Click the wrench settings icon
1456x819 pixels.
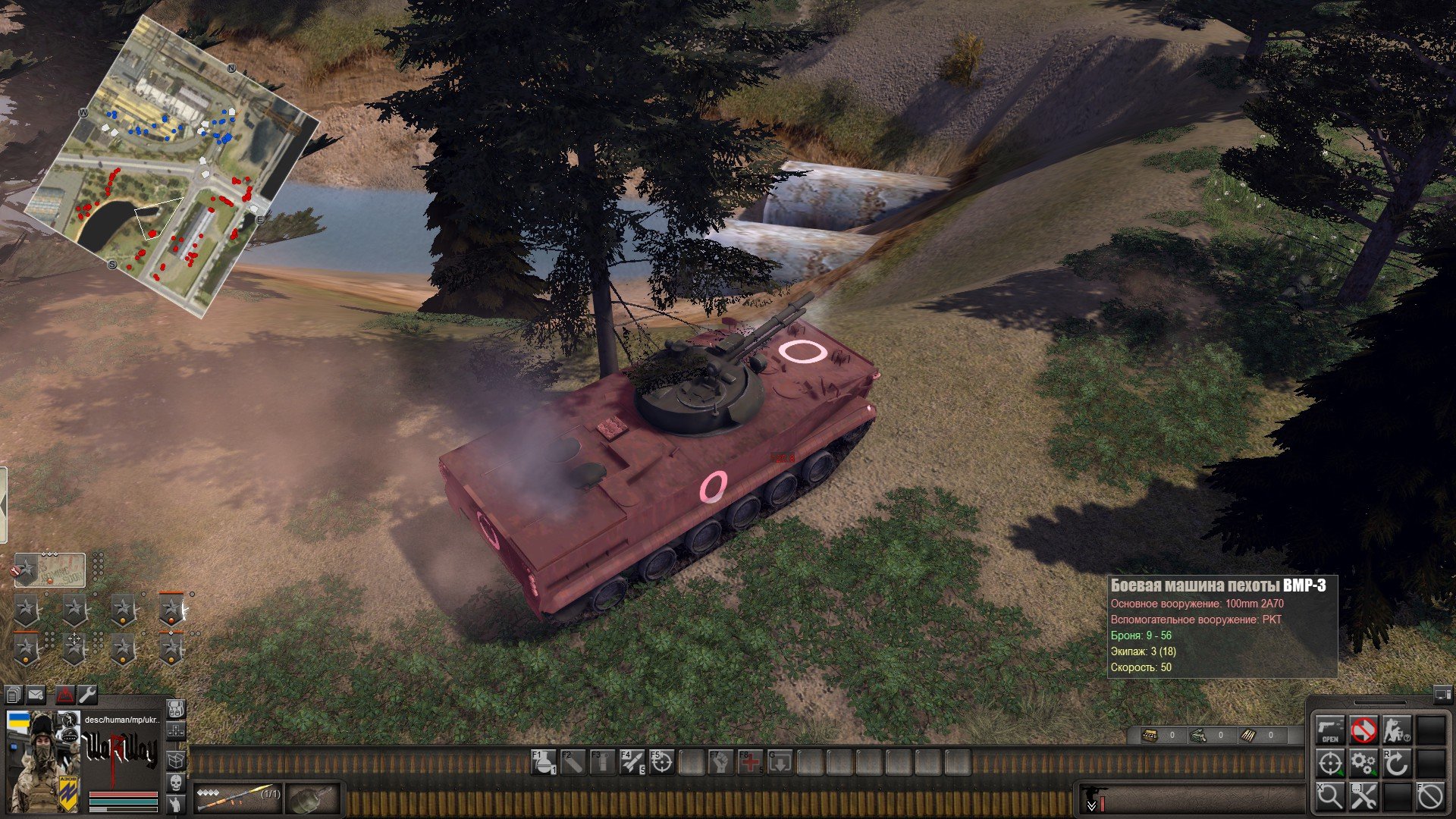87,694
